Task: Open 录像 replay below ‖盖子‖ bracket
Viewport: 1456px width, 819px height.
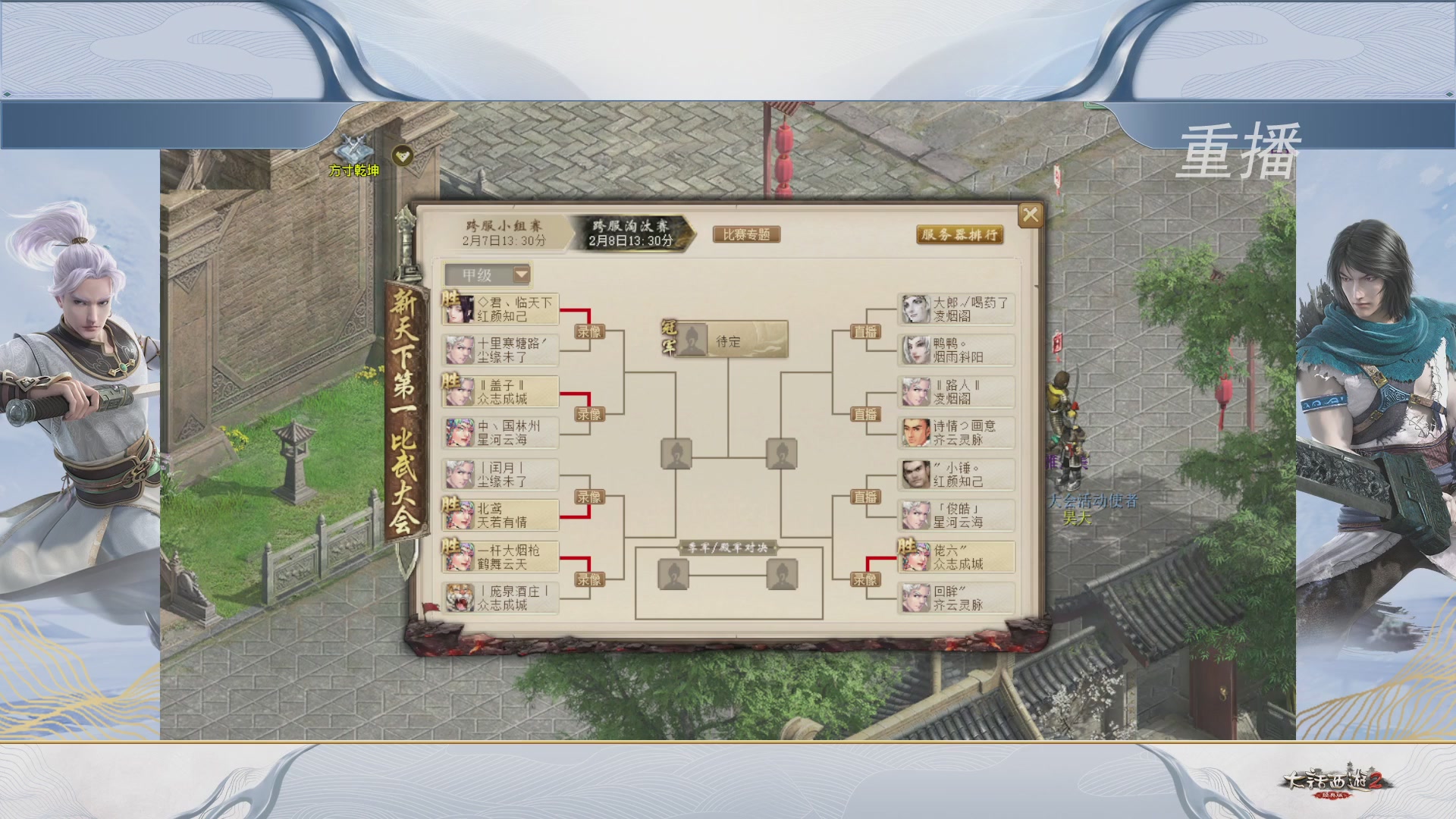Action: [x=588, y=414]
